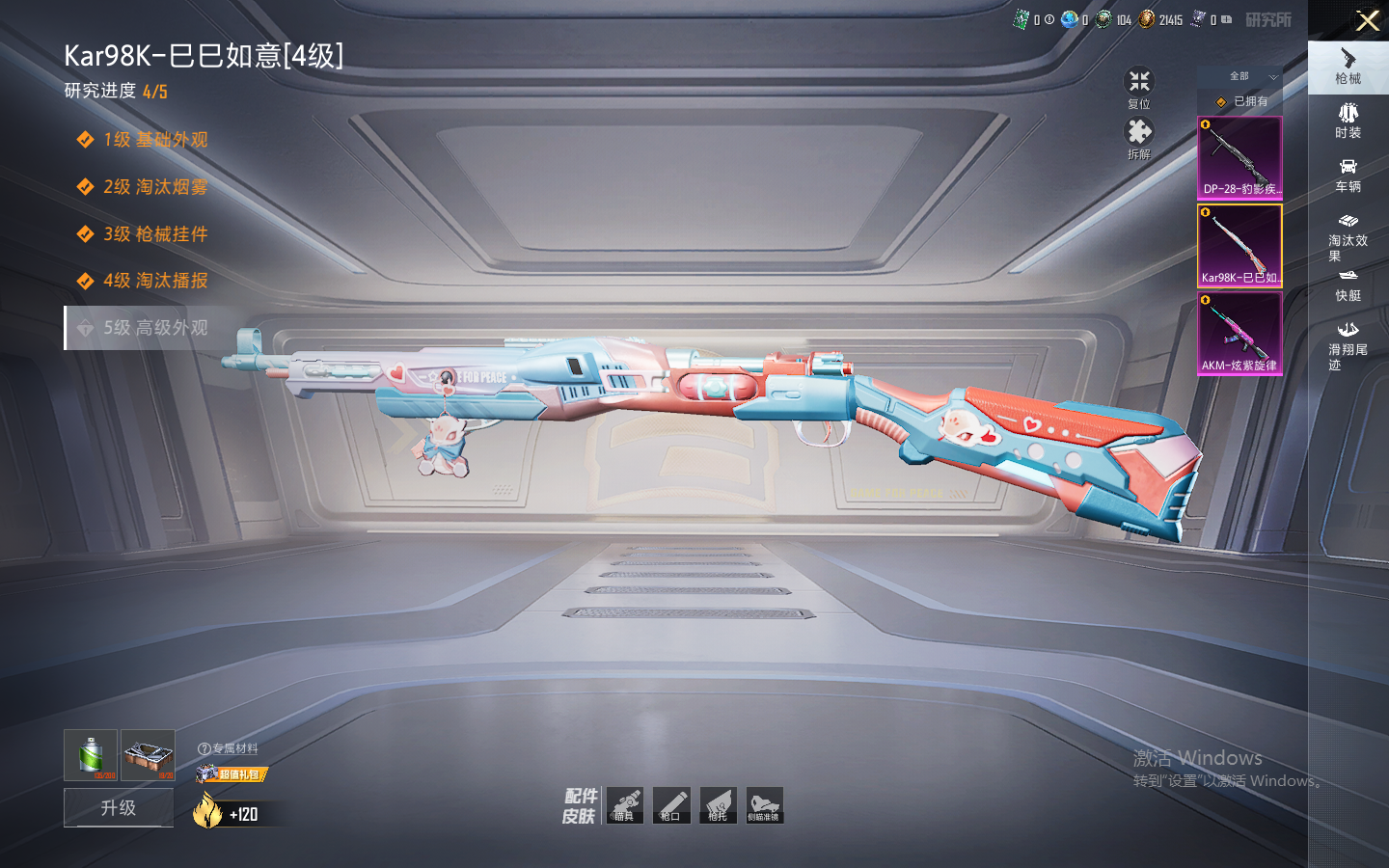Switch to the 时装 outfit tab
Viewport: 1389px width, 868px height.
click(x=1348, y=121)
